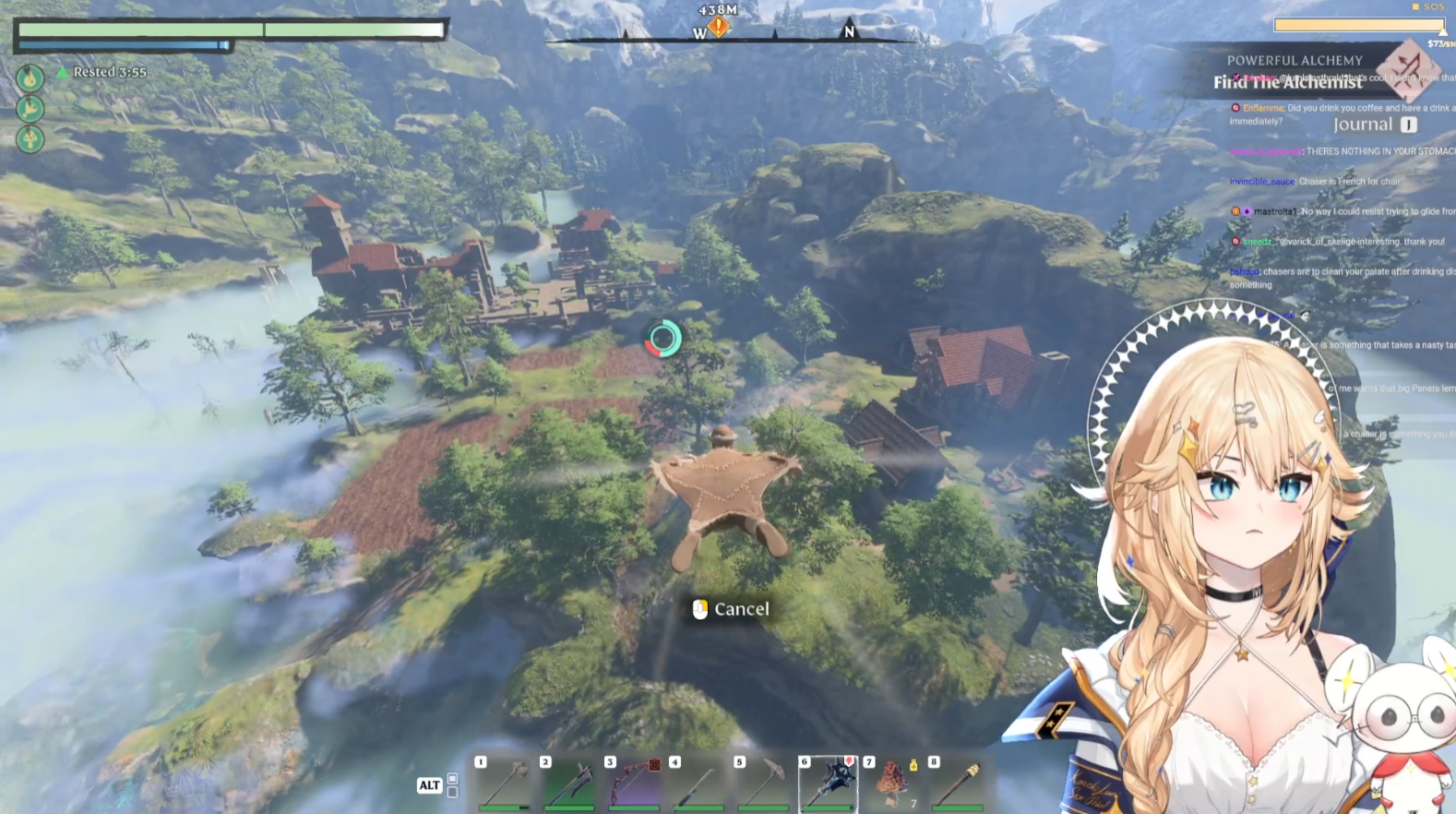
Task: Click the orange quest marker on the compass
Action: (x=718, y=27)
